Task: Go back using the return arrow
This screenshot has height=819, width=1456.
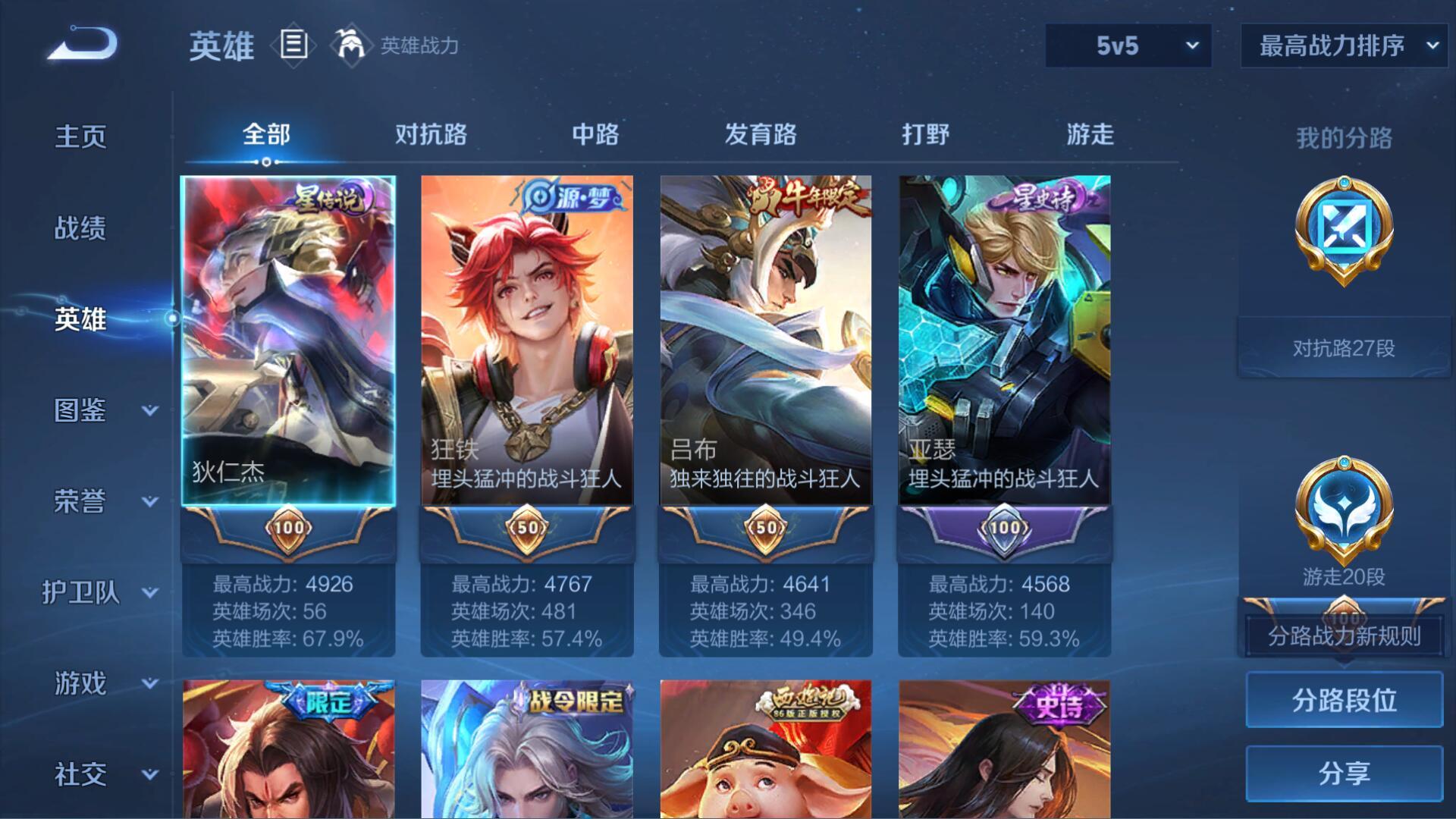Action: point(83,44)
